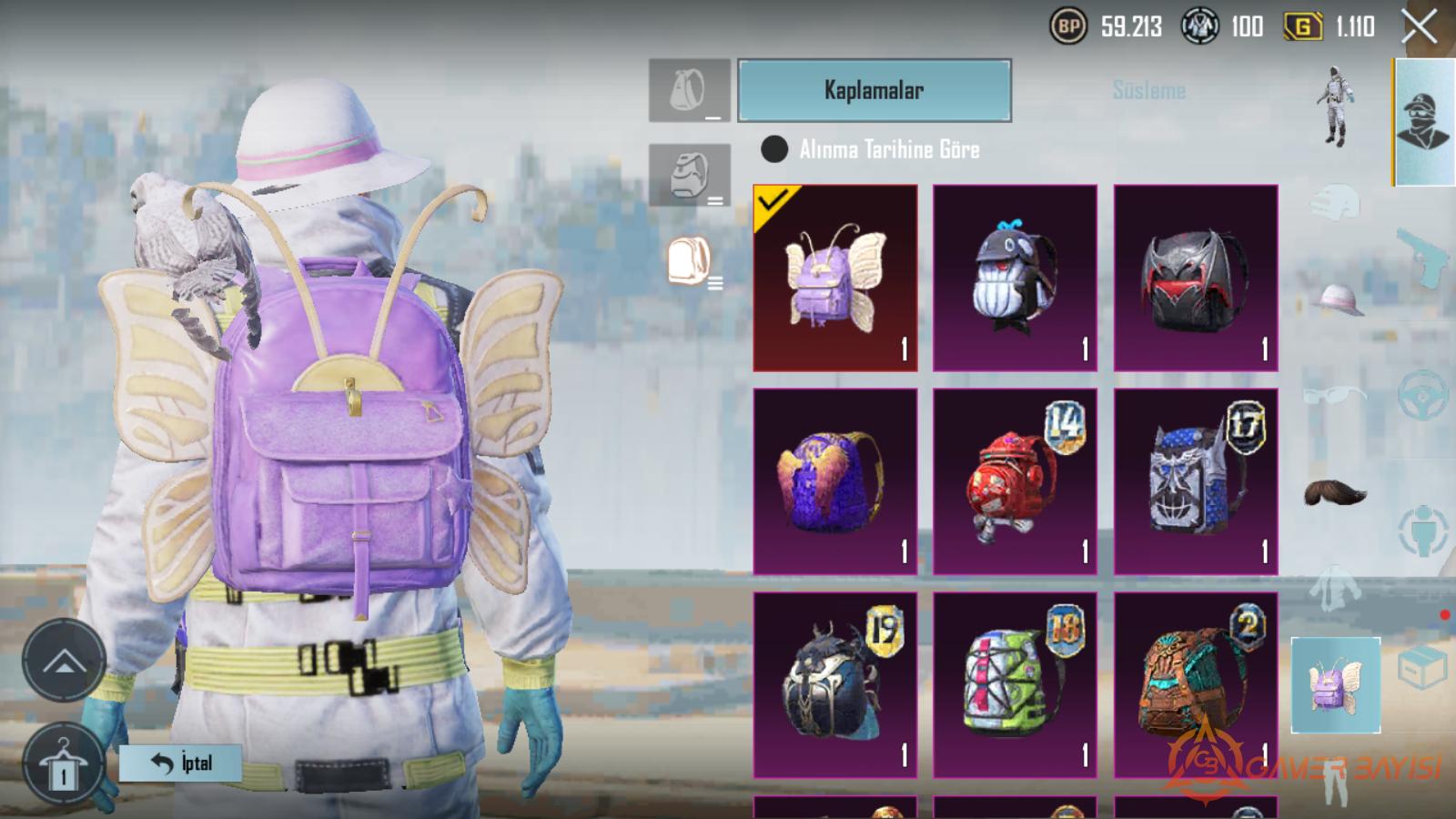Pick the dark beetle backpack with badge 19
The height and width of the screenshot is (819, 1456).
835,684
